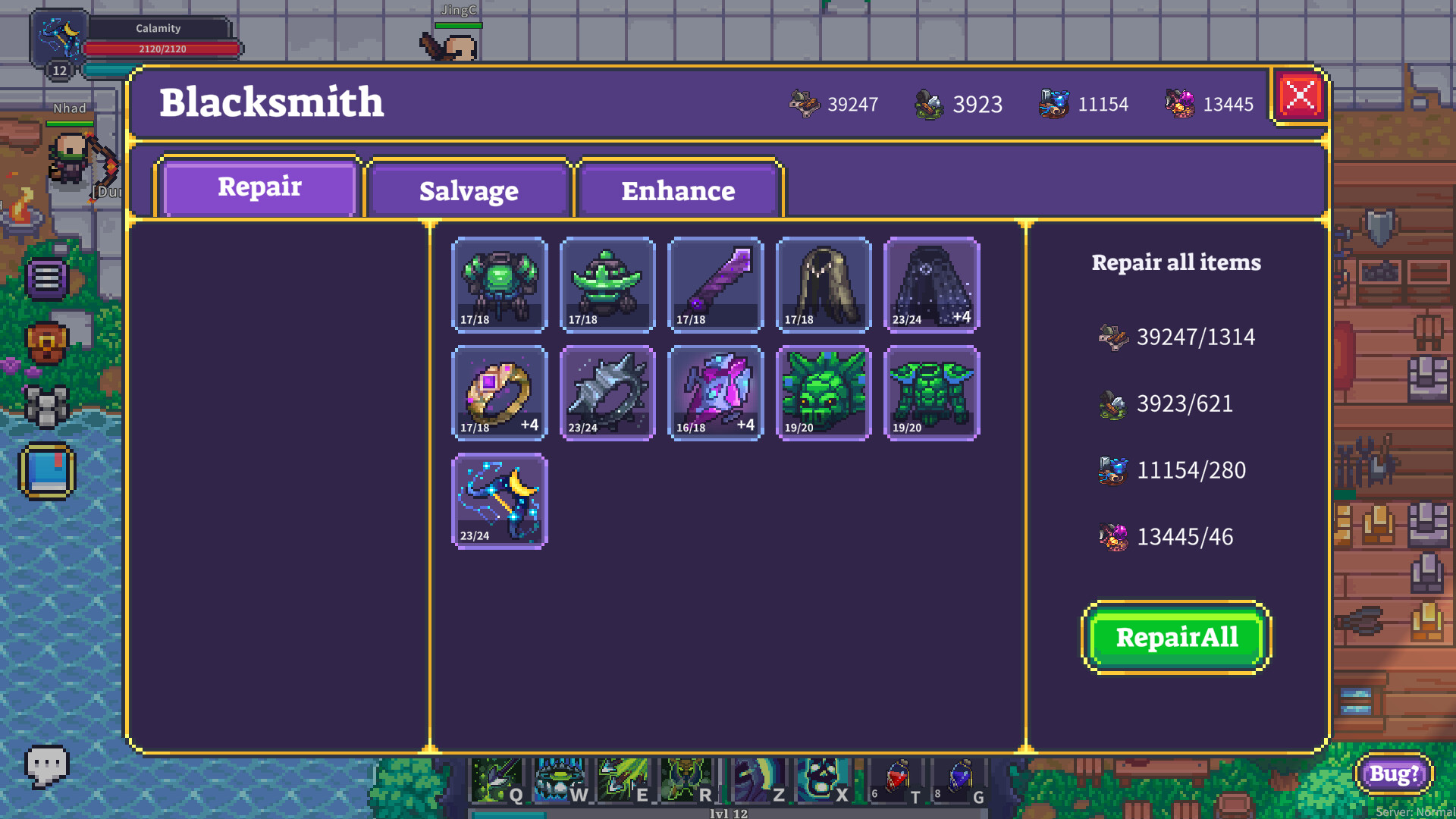
Task: Click the green dragon head trophy item
Action: point(824,393)
